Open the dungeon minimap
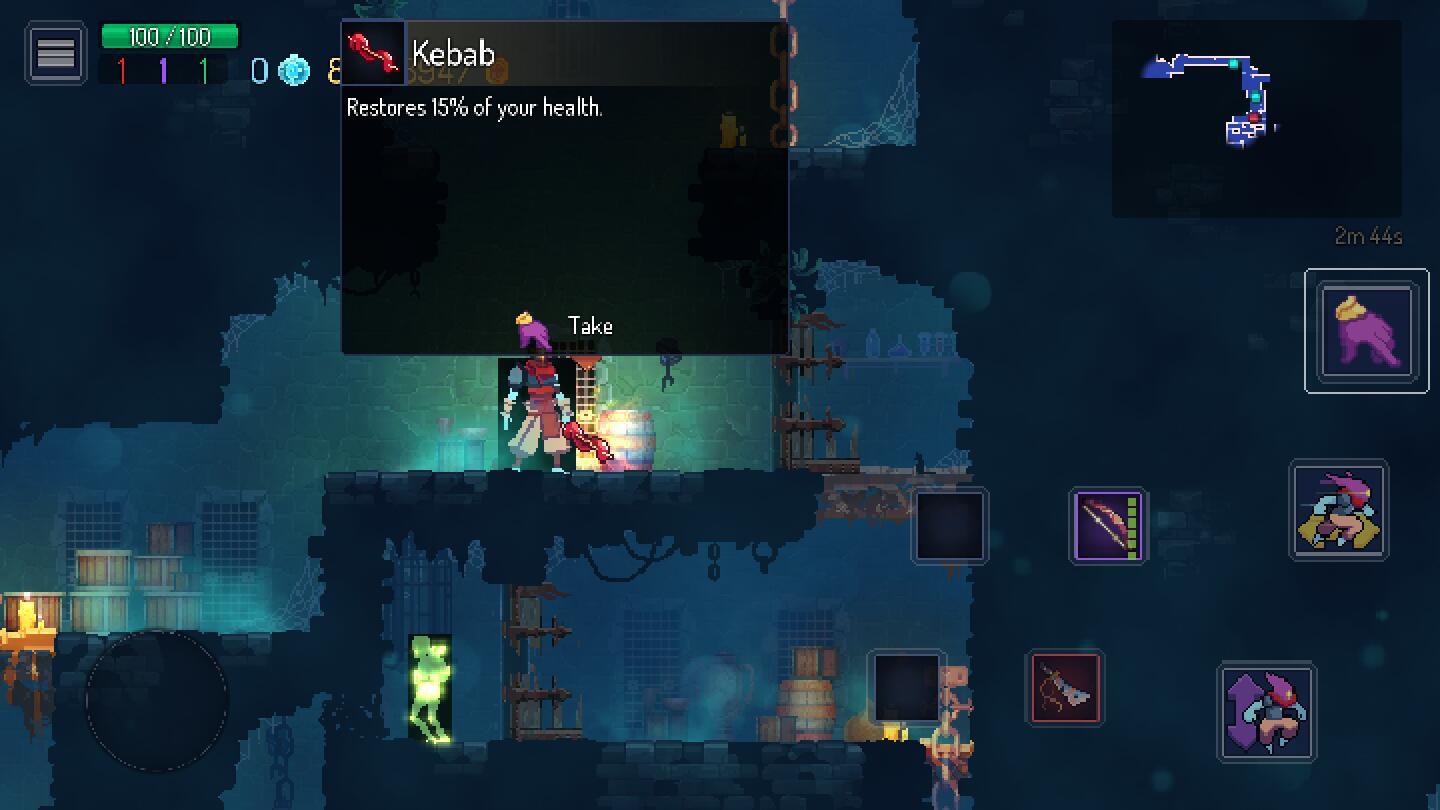The width and height of the screenshot is (1440, 810). point(1255,118)
